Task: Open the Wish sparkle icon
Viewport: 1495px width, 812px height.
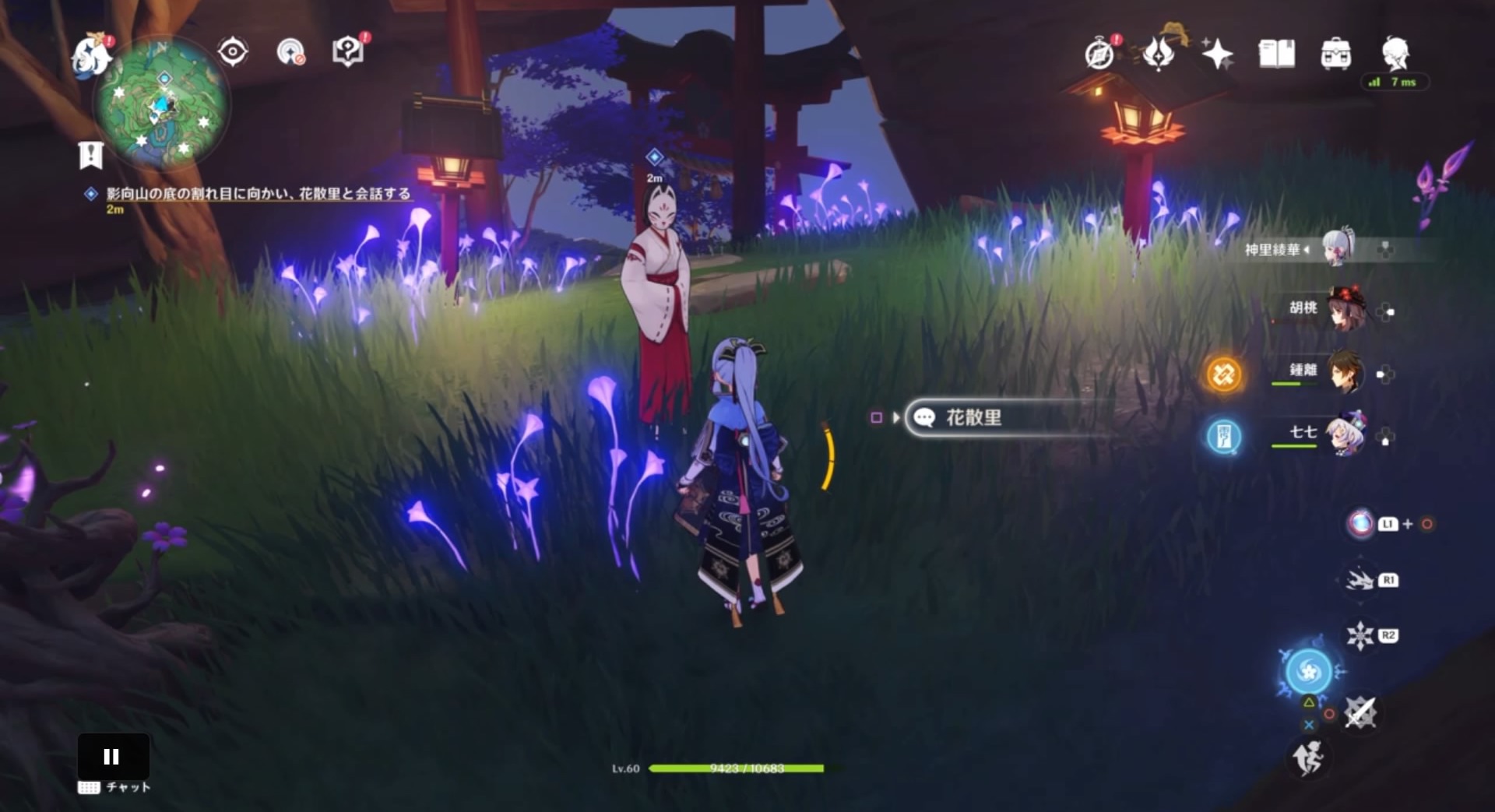Action: click(x=1216, y=54)
